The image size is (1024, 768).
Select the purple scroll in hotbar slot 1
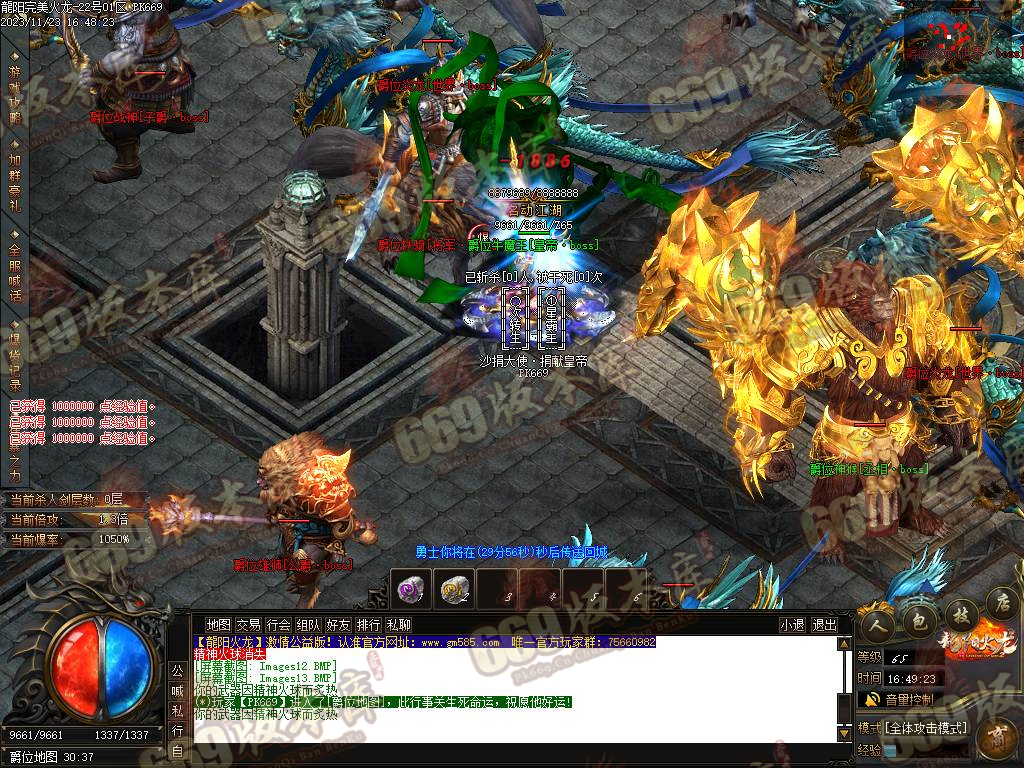click(411, 589)
